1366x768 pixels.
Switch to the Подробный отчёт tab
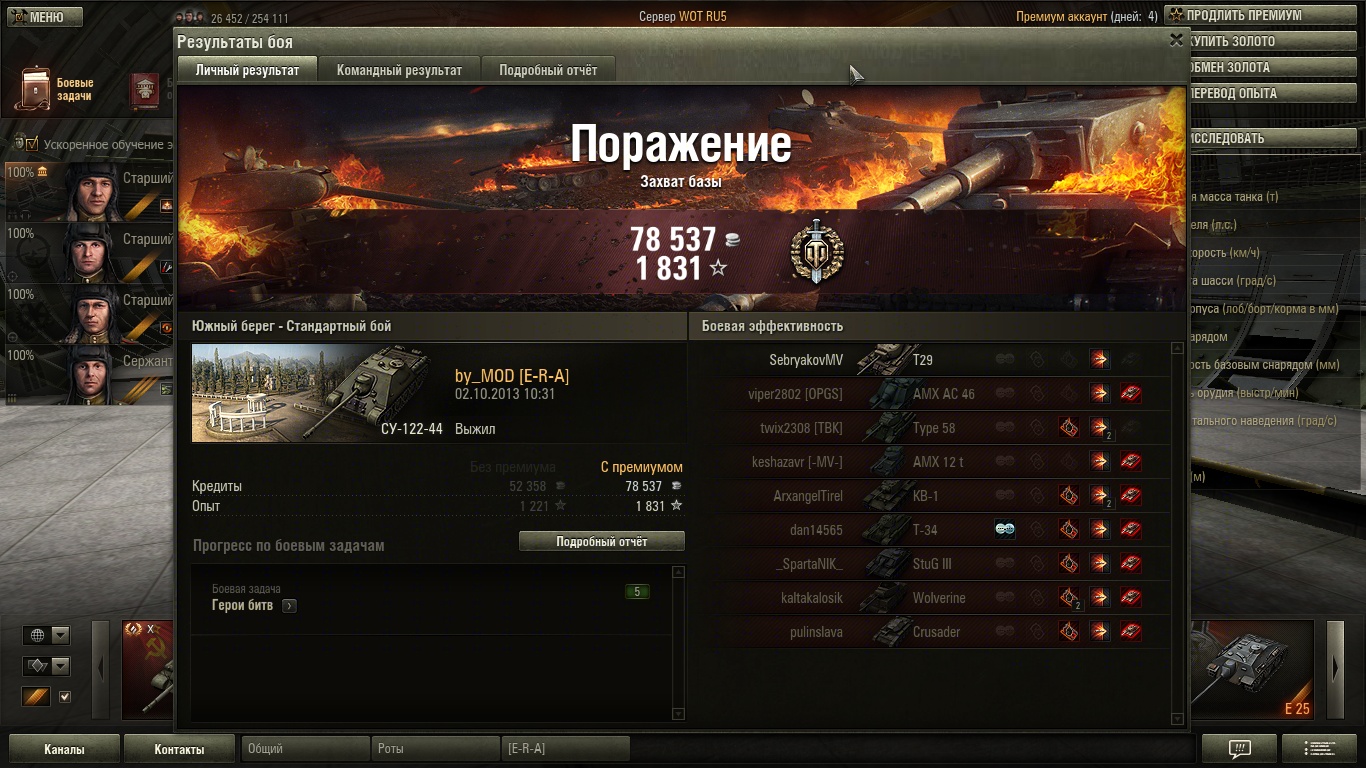[548, 70]
